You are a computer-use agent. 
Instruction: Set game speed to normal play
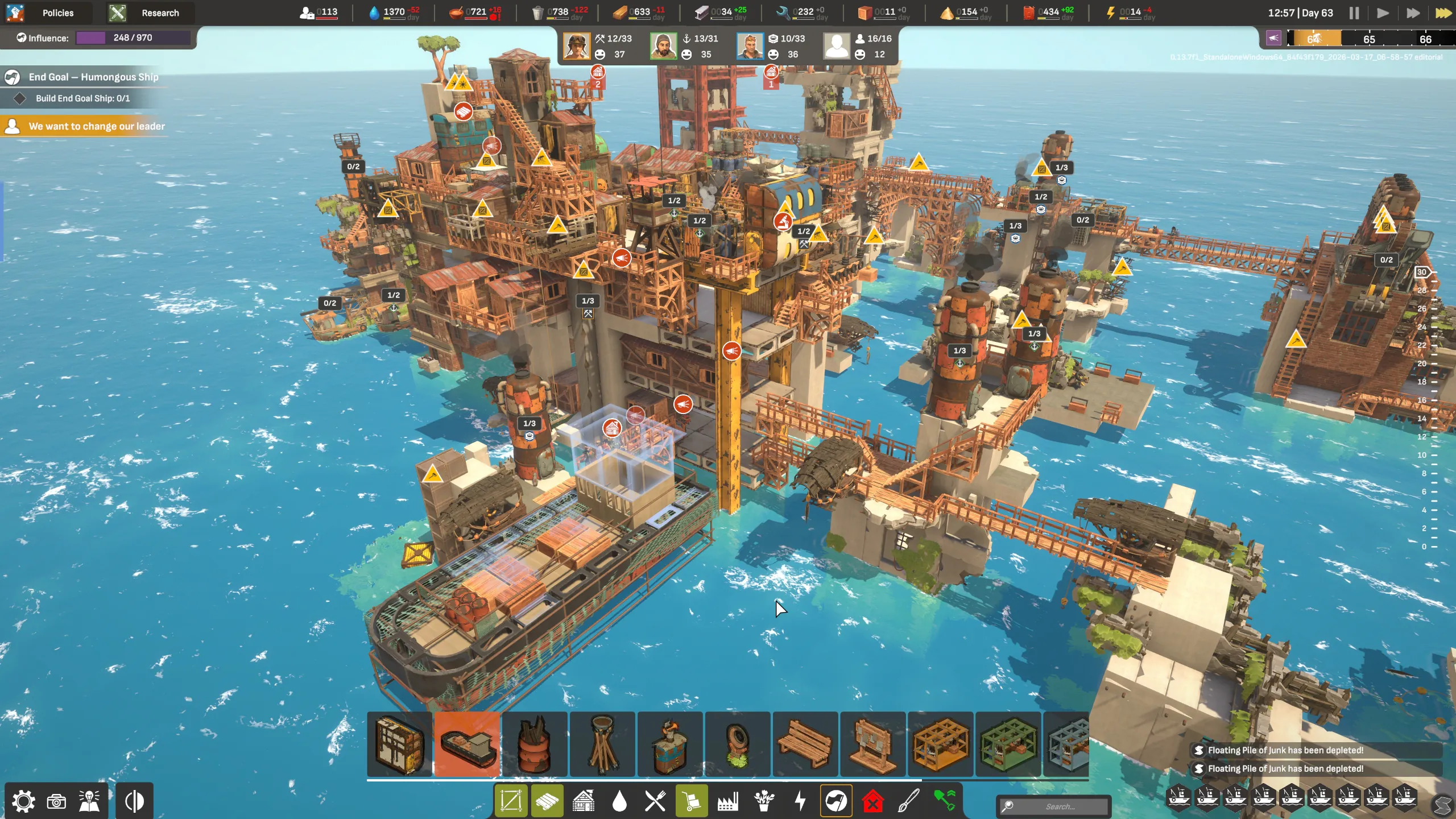tap(1383, 13)
